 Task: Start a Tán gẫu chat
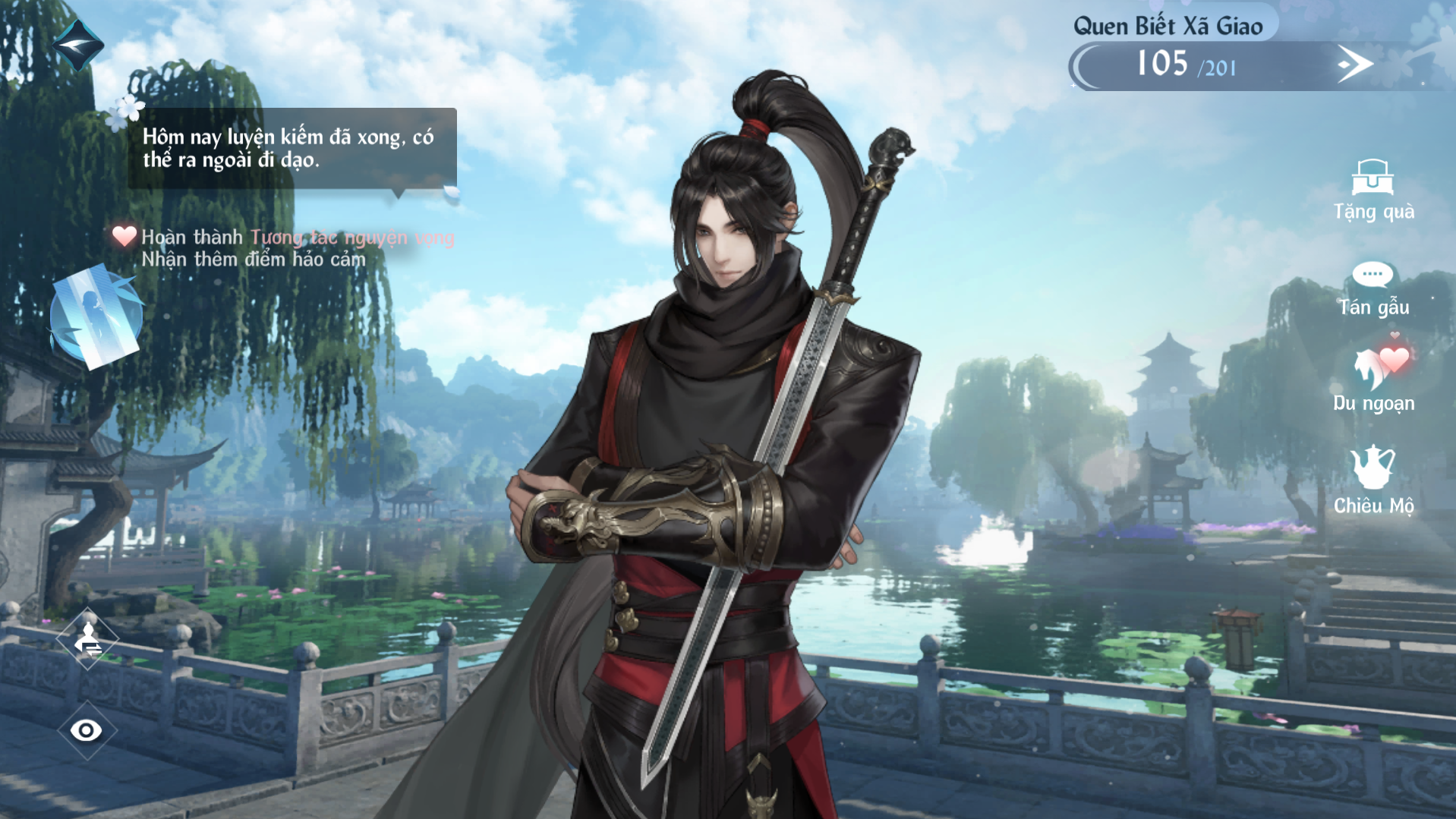click(x=1372, y=288)
